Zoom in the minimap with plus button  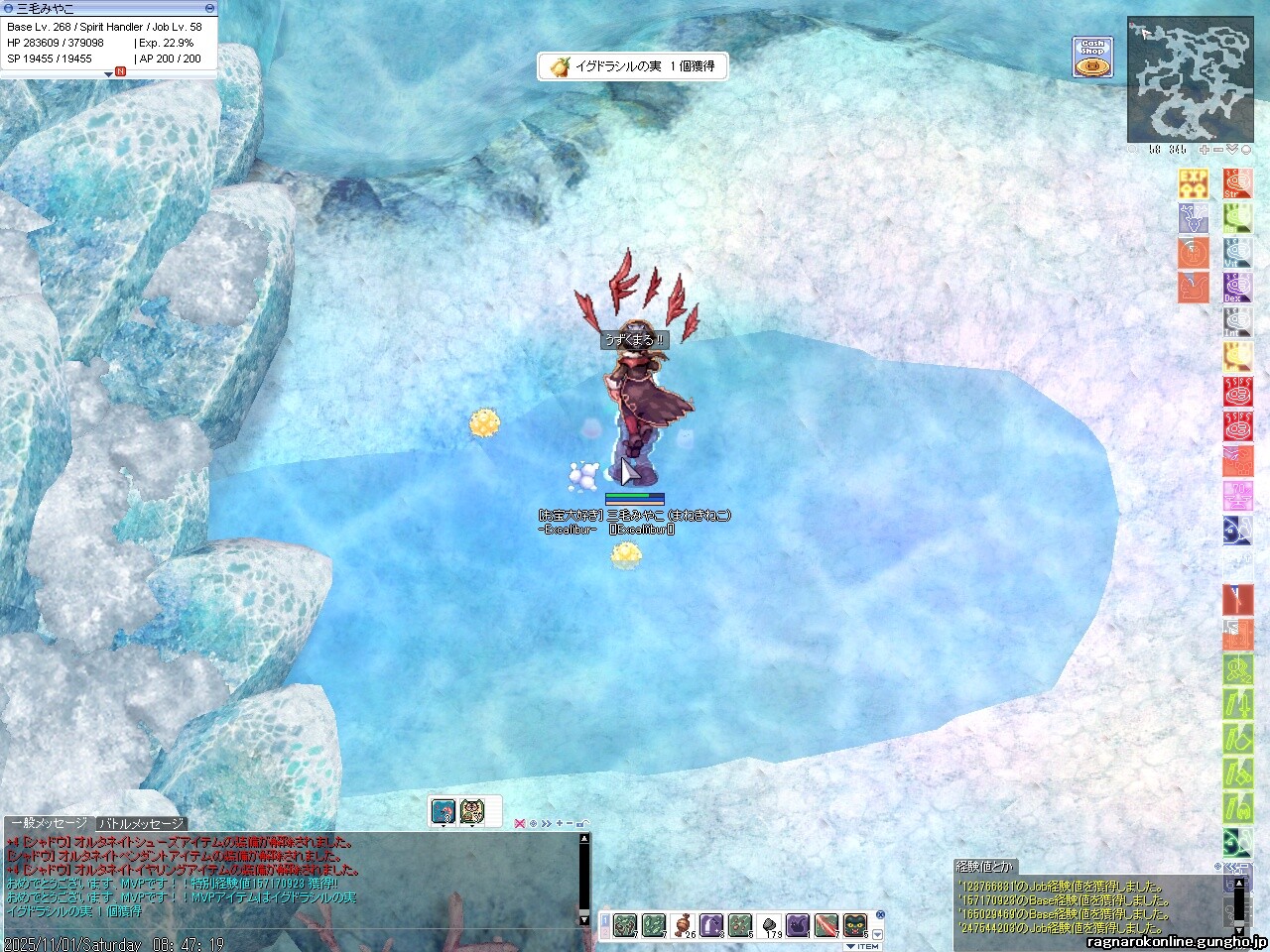coord(1205,150)
